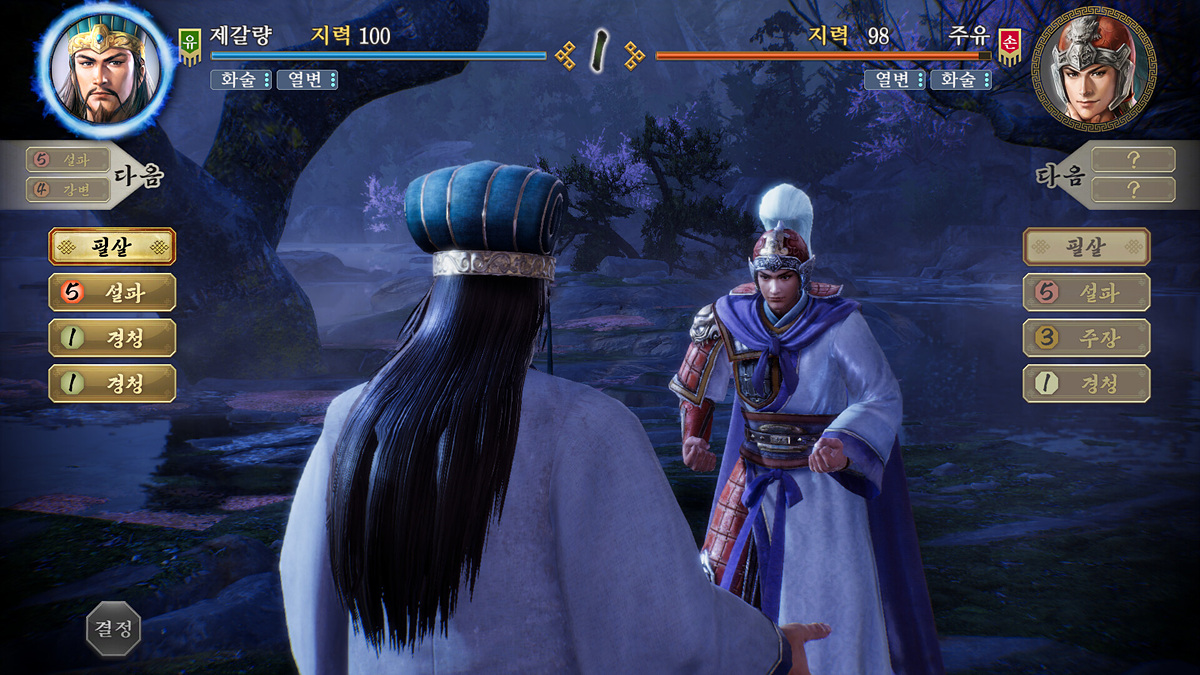Open the 화술 skill tag under 제갈량
This screenshot has height=675, width=1200.
point(241,80)
